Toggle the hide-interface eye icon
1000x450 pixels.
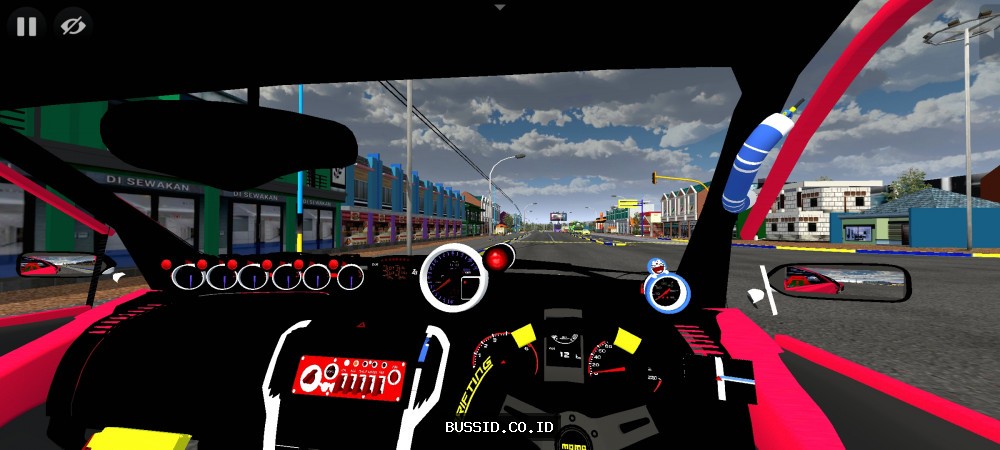[72, 26]
